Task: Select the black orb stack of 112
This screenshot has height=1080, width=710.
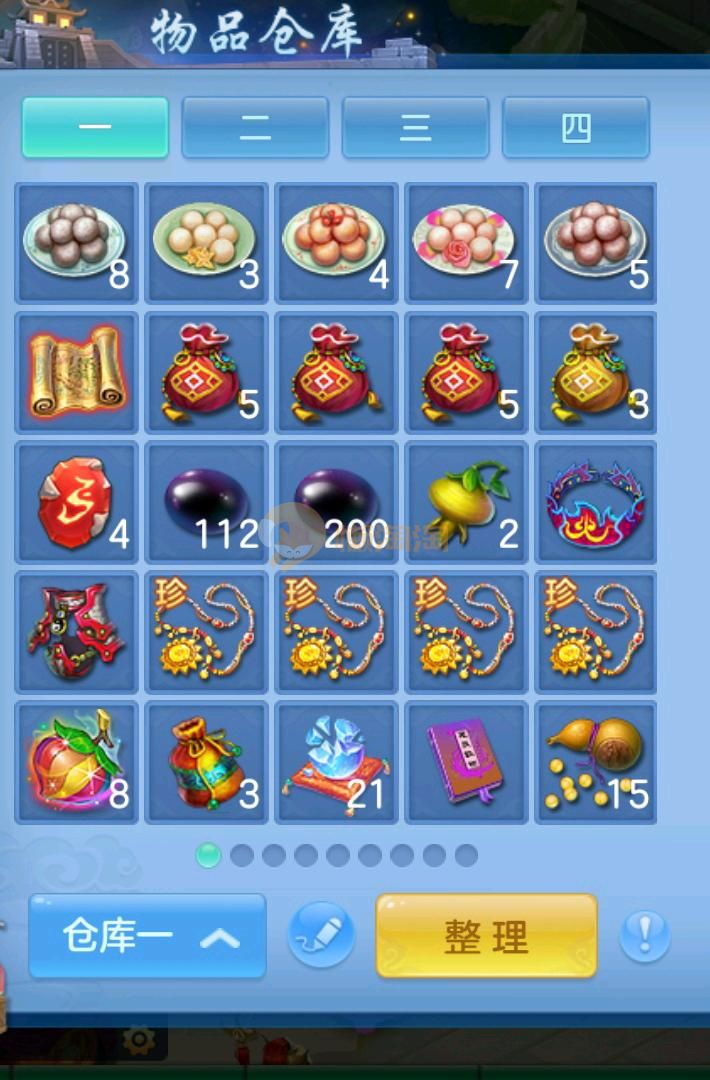Action: 207,502
